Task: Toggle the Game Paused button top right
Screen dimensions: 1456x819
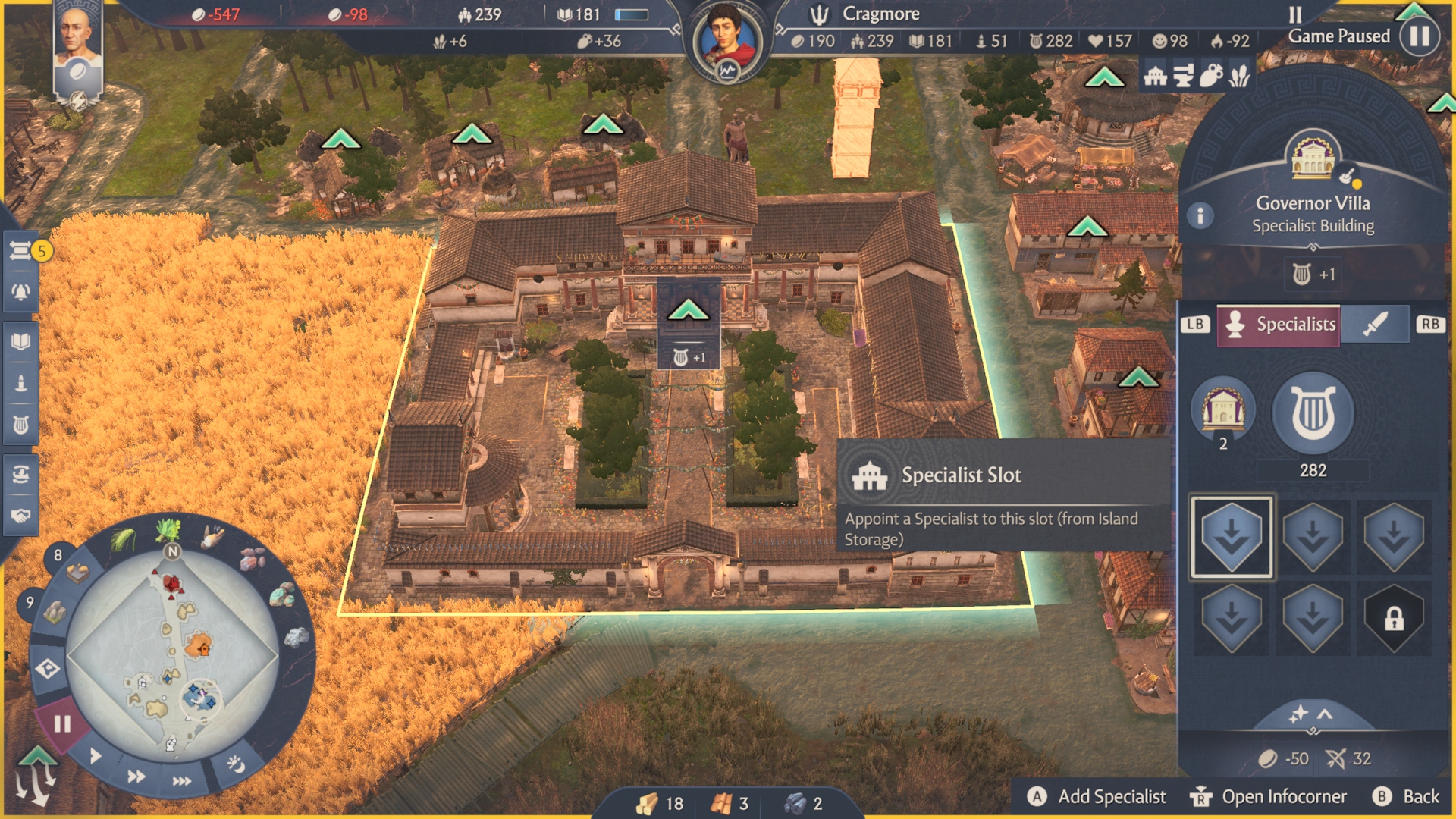Action: point(1419,36)
